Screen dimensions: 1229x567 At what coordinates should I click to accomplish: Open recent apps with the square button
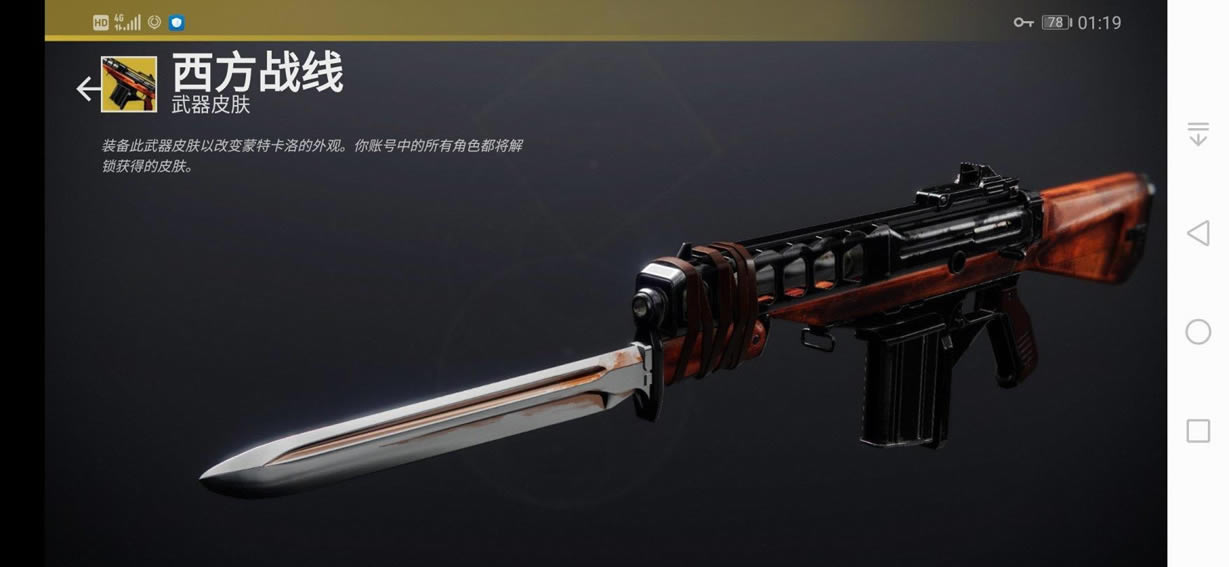tap(1198, 431)
